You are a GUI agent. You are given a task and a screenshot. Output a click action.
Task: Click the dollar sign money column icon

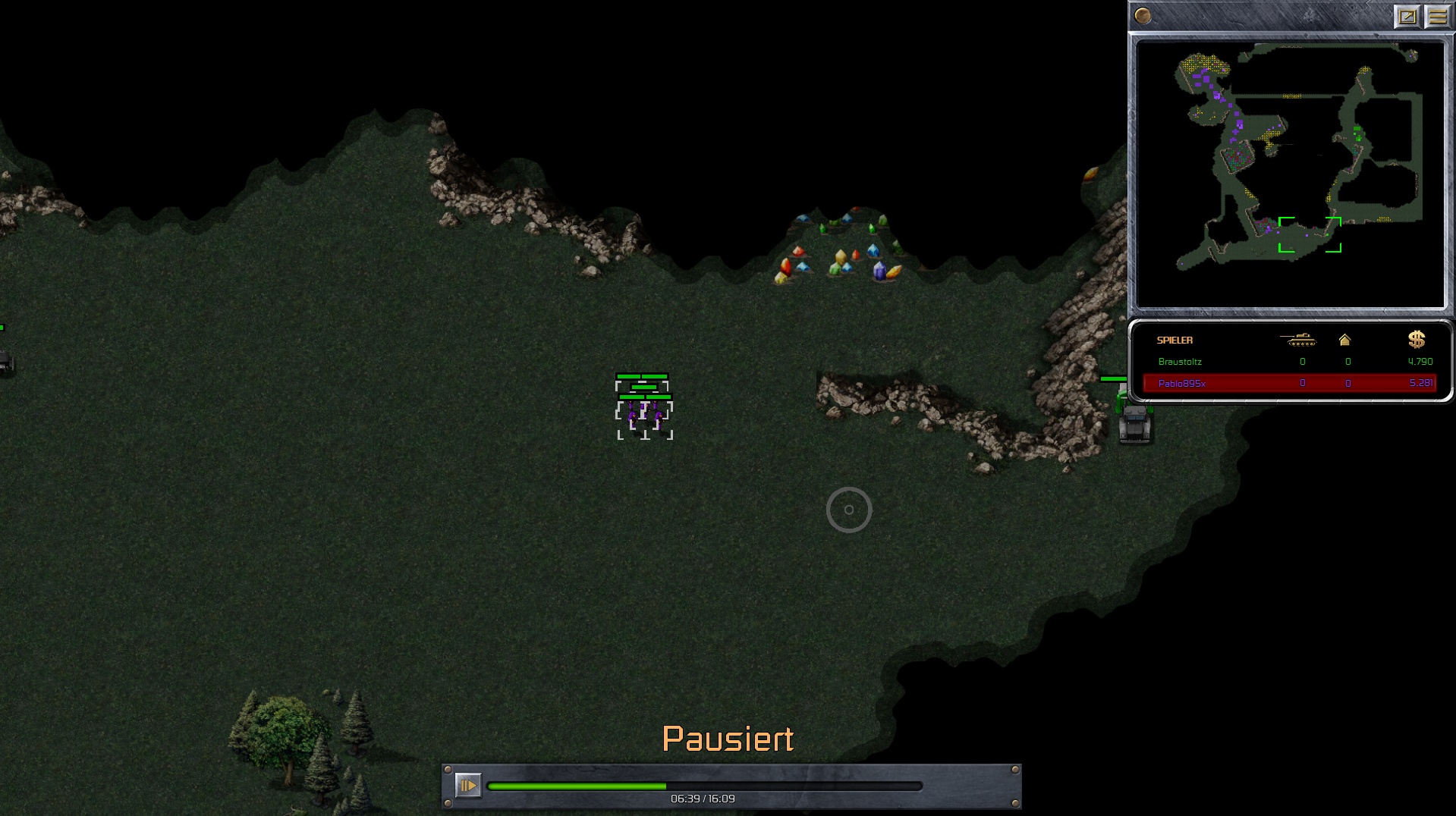click(x=1416, y=340)
